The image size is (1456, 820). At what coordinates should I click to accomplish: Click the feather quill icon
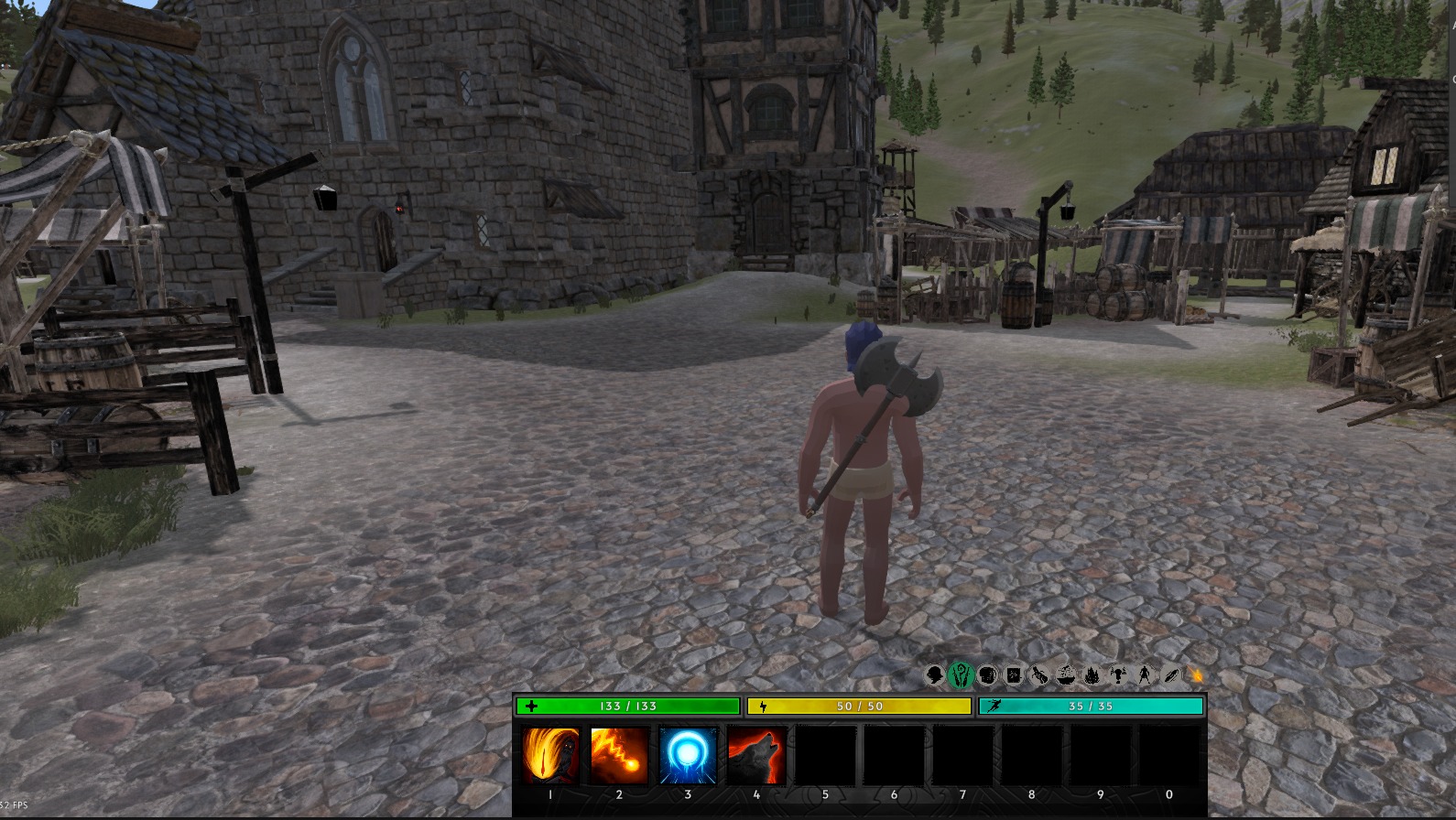coord(1171,675)
